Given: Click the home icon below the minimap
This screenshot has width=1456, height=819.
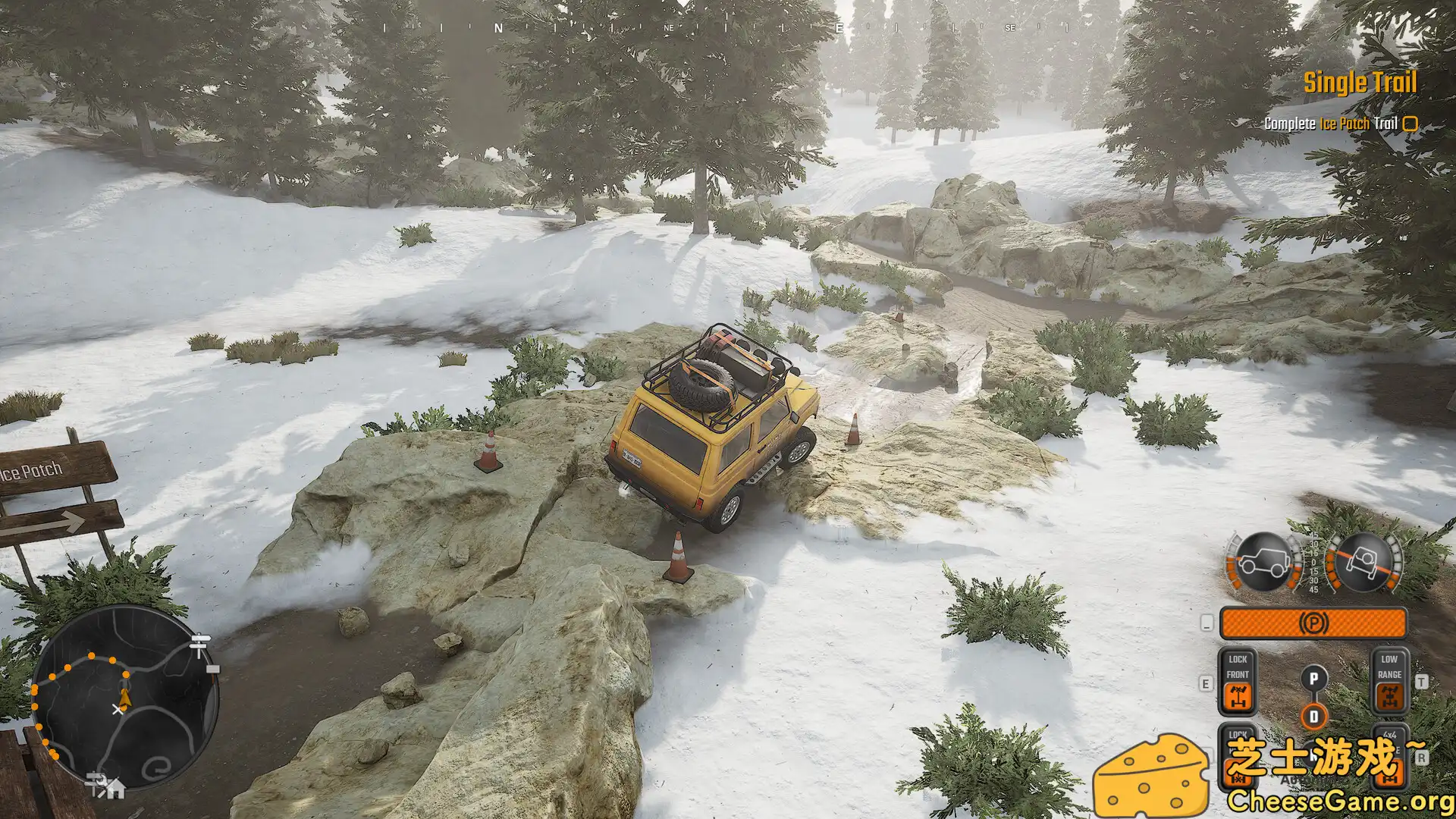Looking at the screenshot, I should 118,789.
